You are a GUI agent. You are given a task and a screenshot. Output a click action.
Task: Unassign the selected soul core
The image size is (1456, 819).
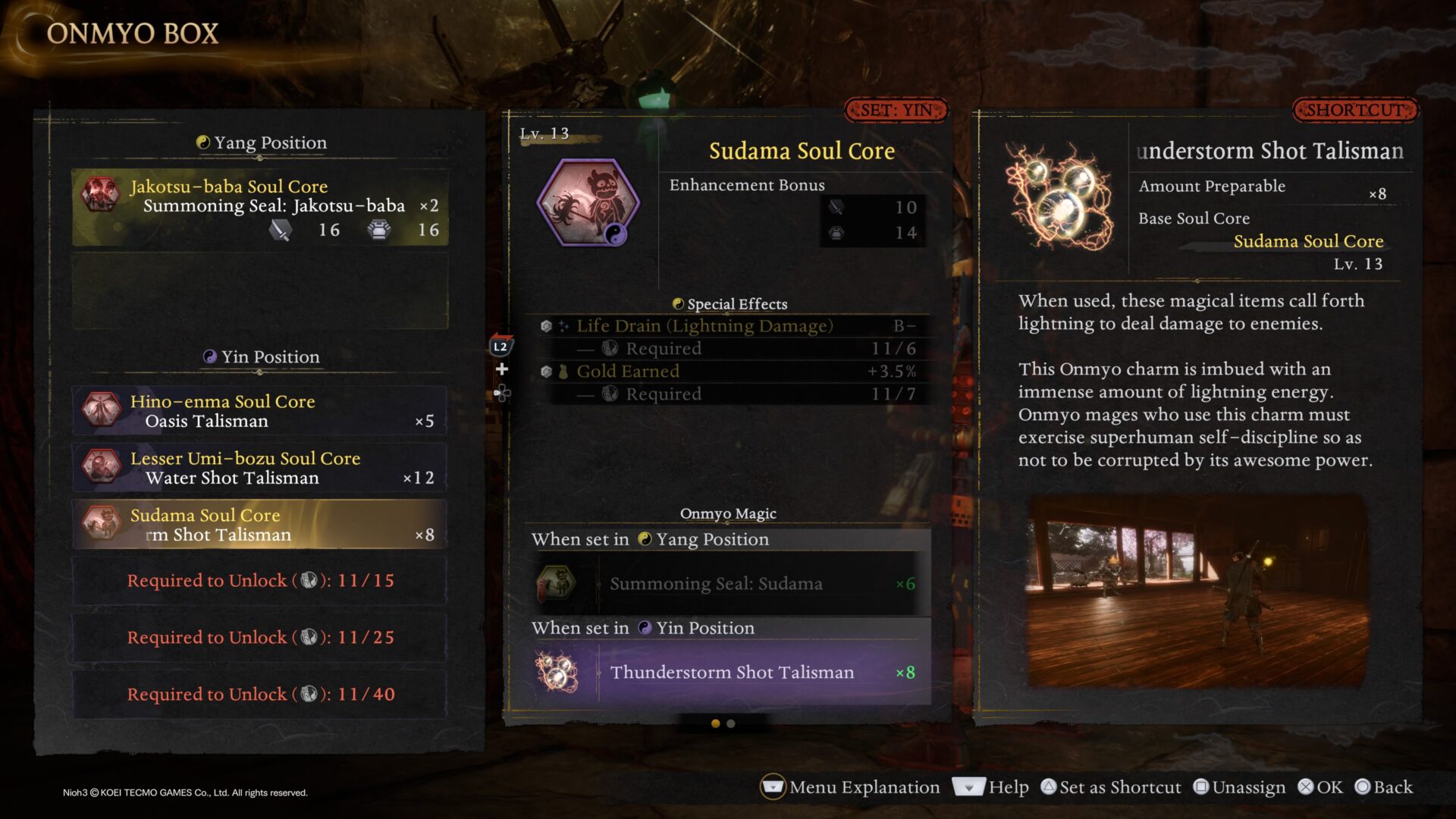coord(1240,787)
